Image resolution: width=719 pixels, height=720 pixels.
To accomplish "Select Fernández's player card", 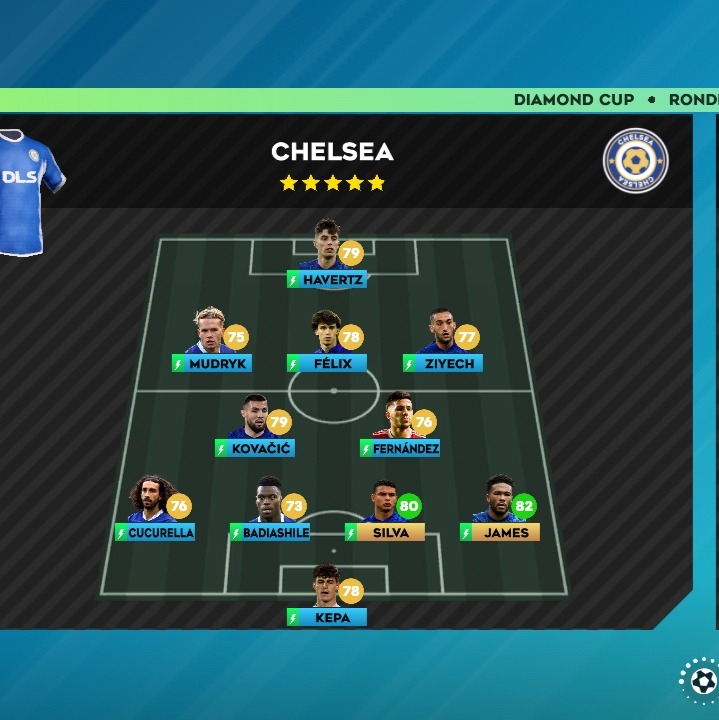I will coord(400,427).
